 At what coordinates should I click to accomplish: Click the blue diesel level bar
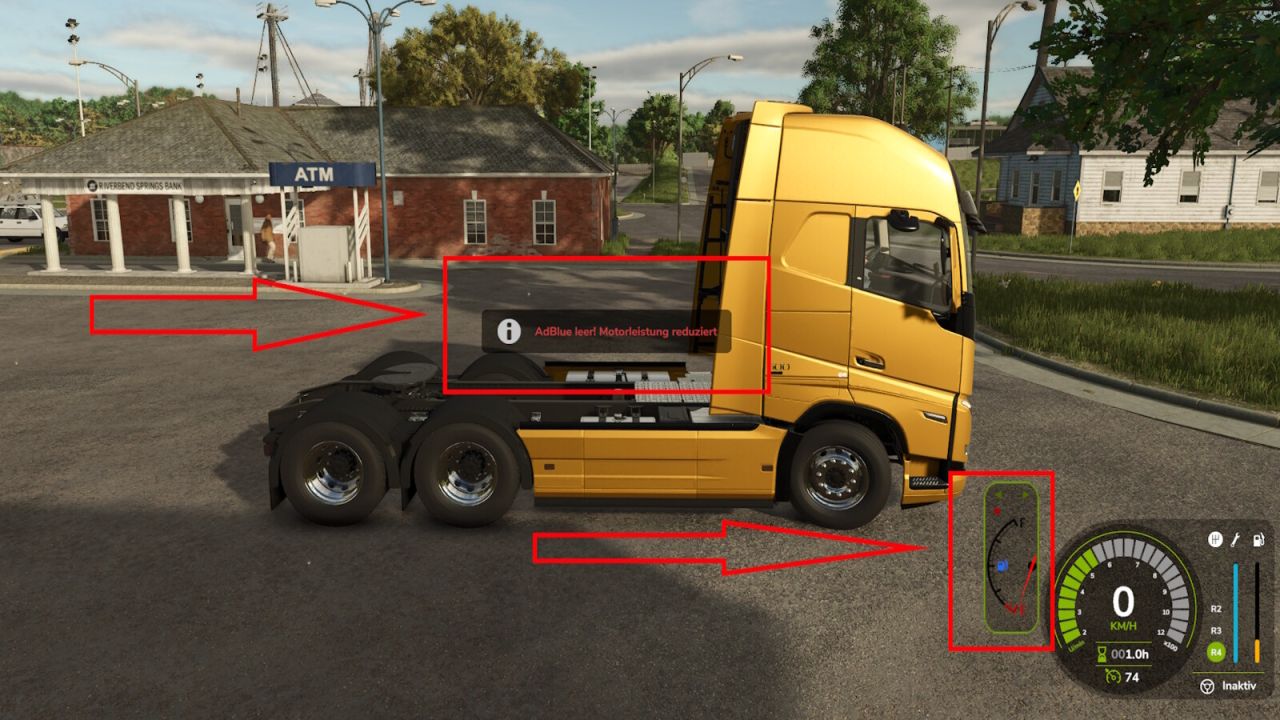coord(1236,612)
